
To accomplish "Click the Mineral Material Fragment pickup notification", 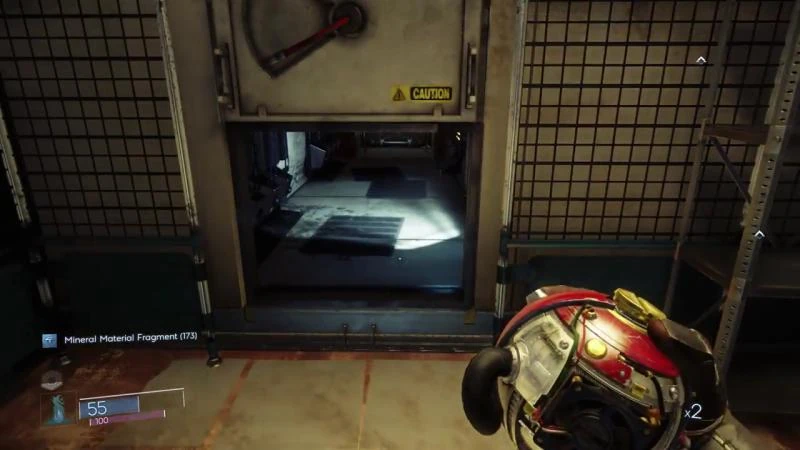I will [x=130, y=339].
